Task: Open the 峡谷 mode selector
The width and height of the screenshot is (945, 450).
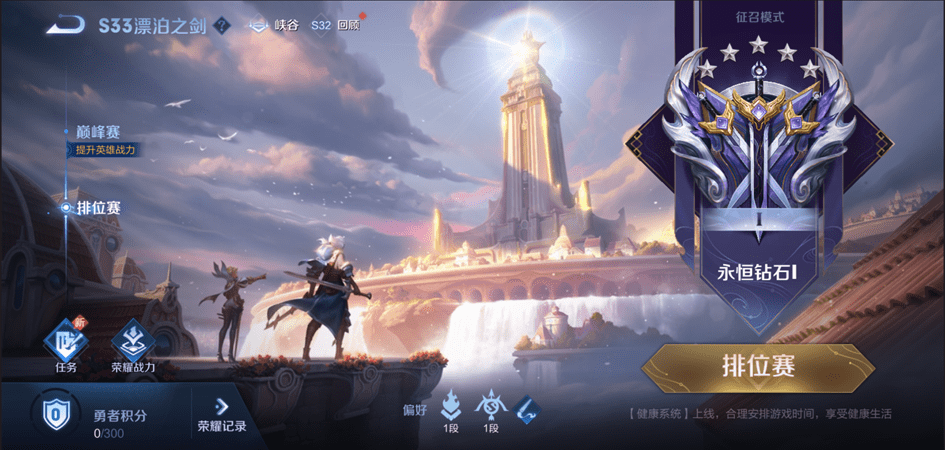Action: pyautogui.click(x=276, y=26)
